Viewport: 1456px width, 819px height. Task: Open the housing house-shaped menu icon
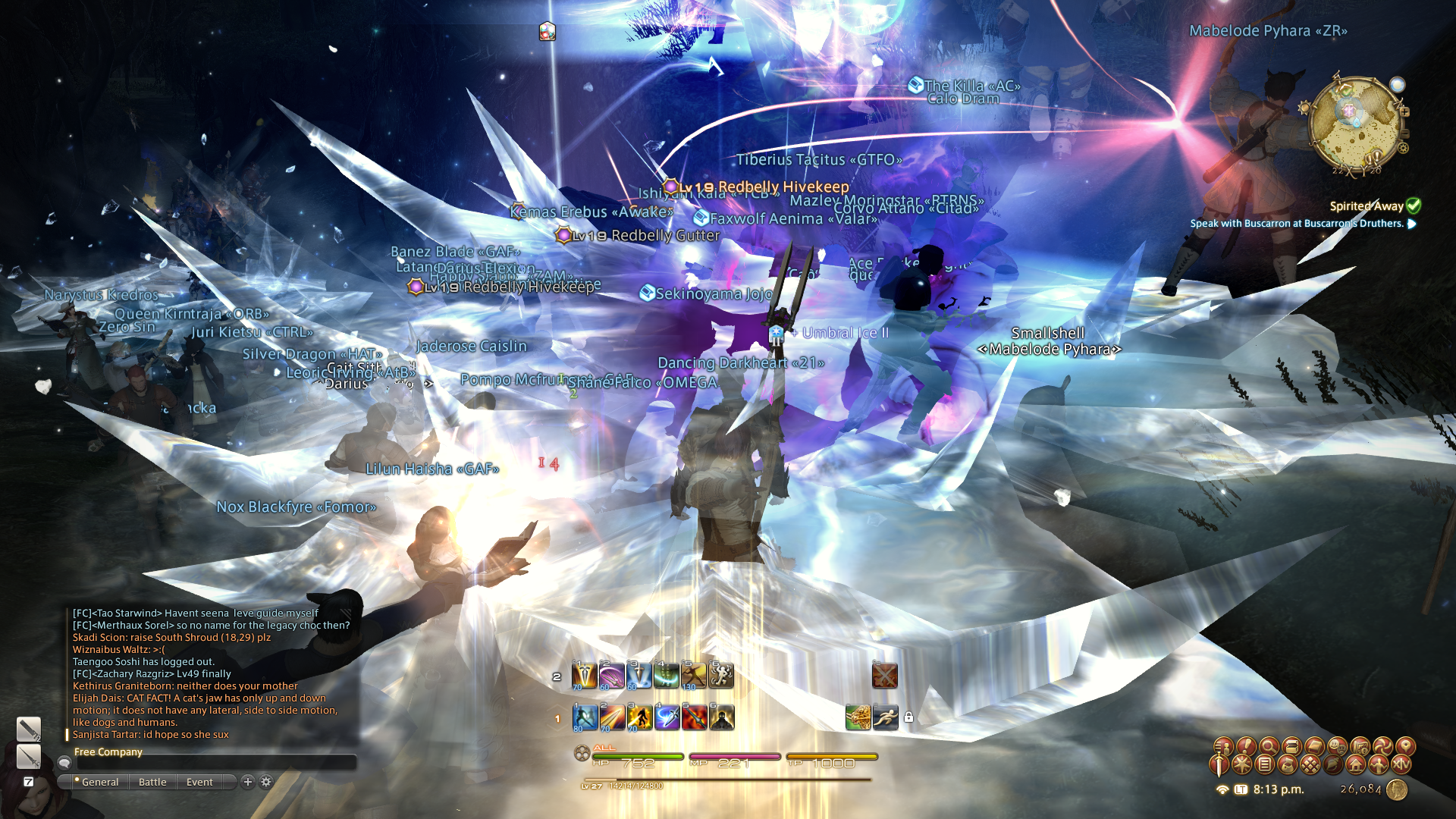(1356, 765)
